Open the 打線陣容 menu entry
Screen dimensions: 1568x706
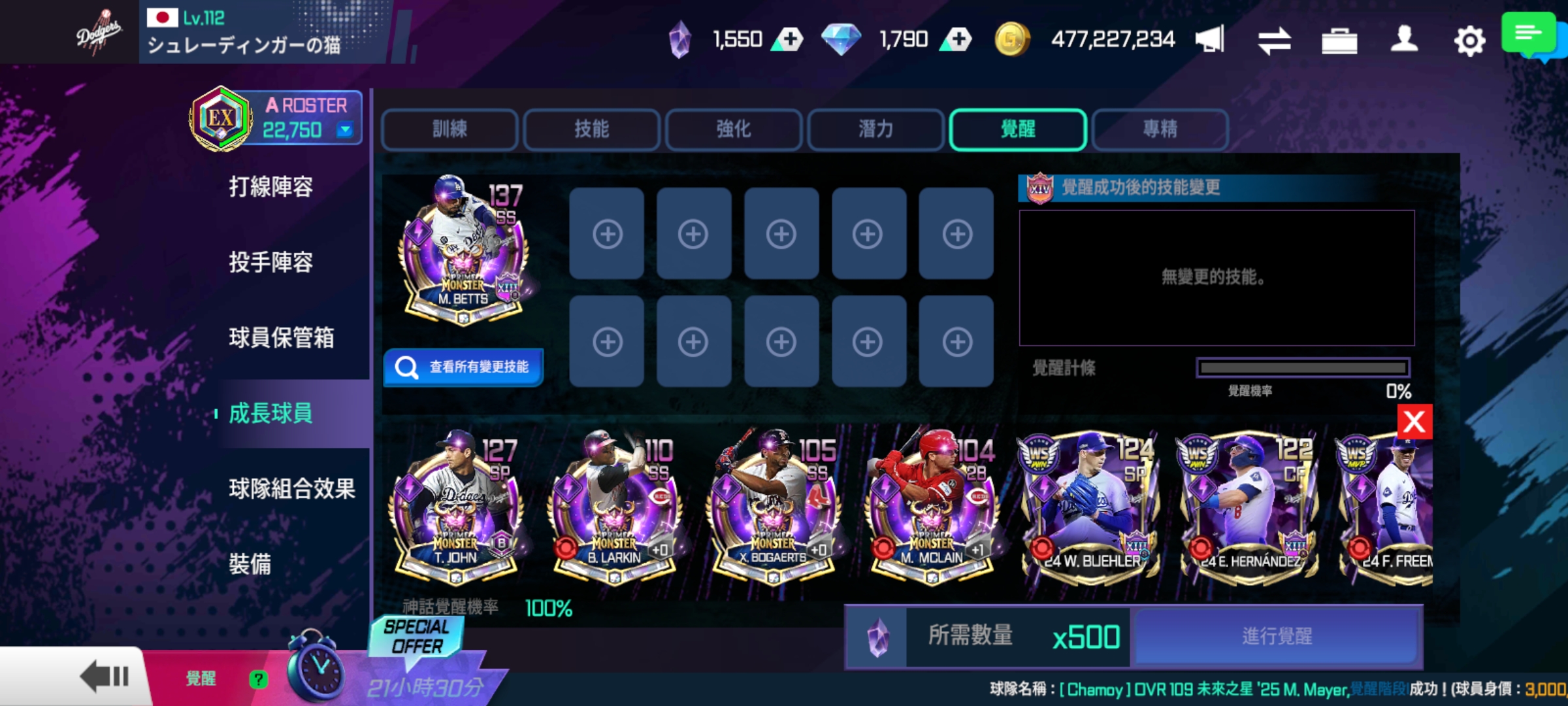270,187
